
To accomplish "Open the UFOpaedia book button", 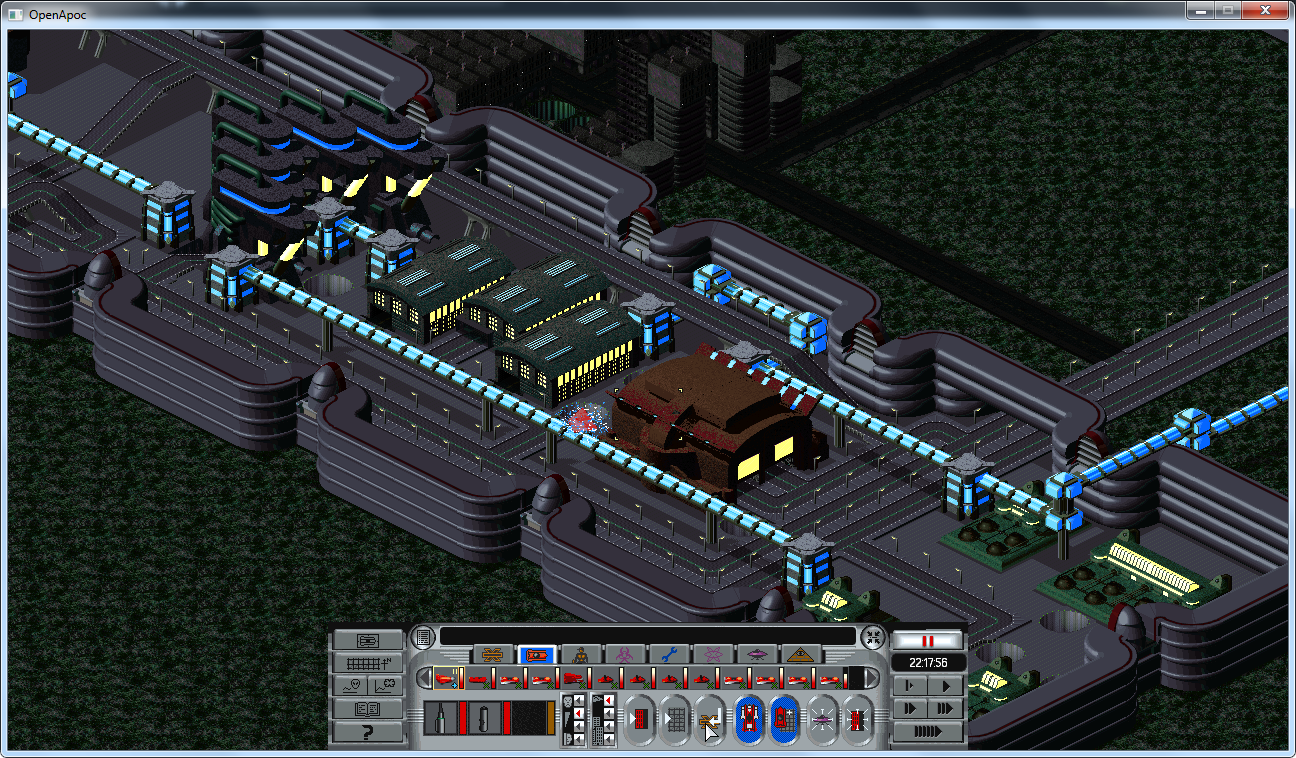I will coord(368,709).
